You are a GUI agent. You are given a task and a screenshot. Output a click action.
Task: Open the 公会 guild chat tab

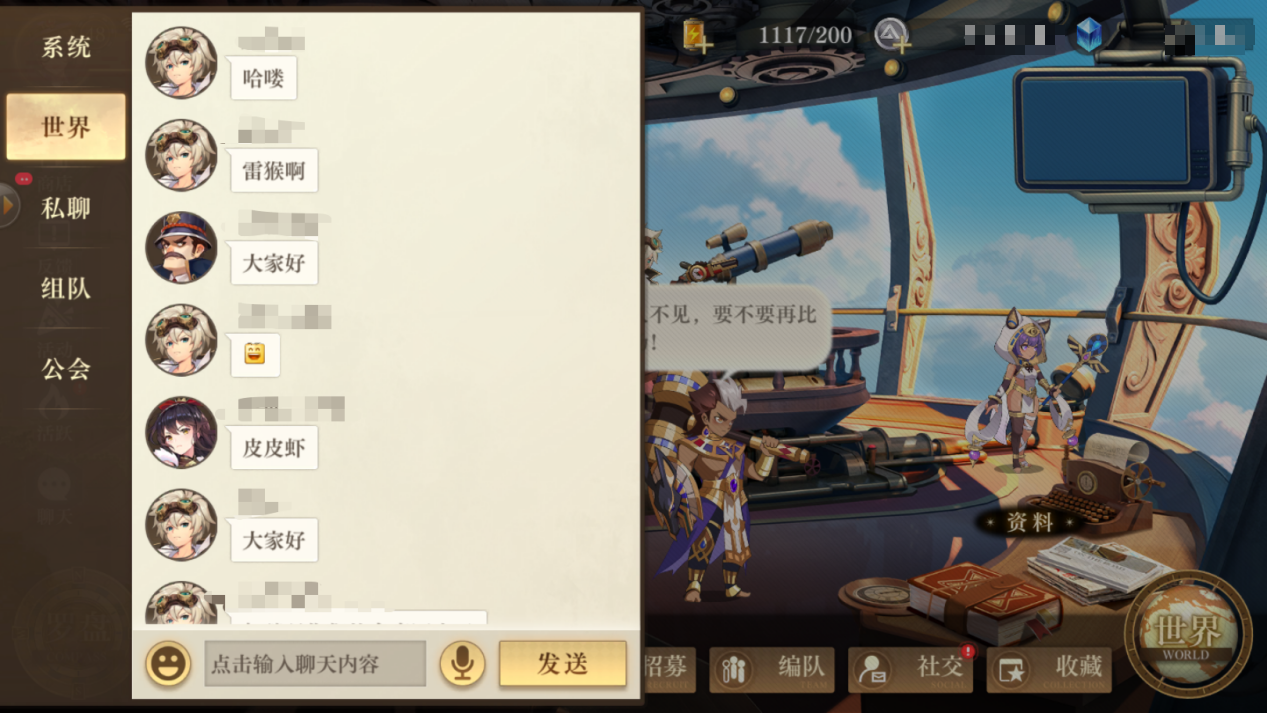(x=66, y=369)
